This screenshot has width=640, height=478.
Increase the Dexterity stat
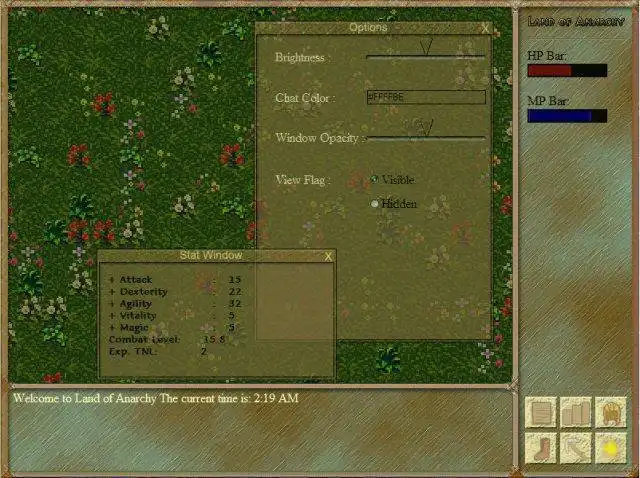[112, 292]
